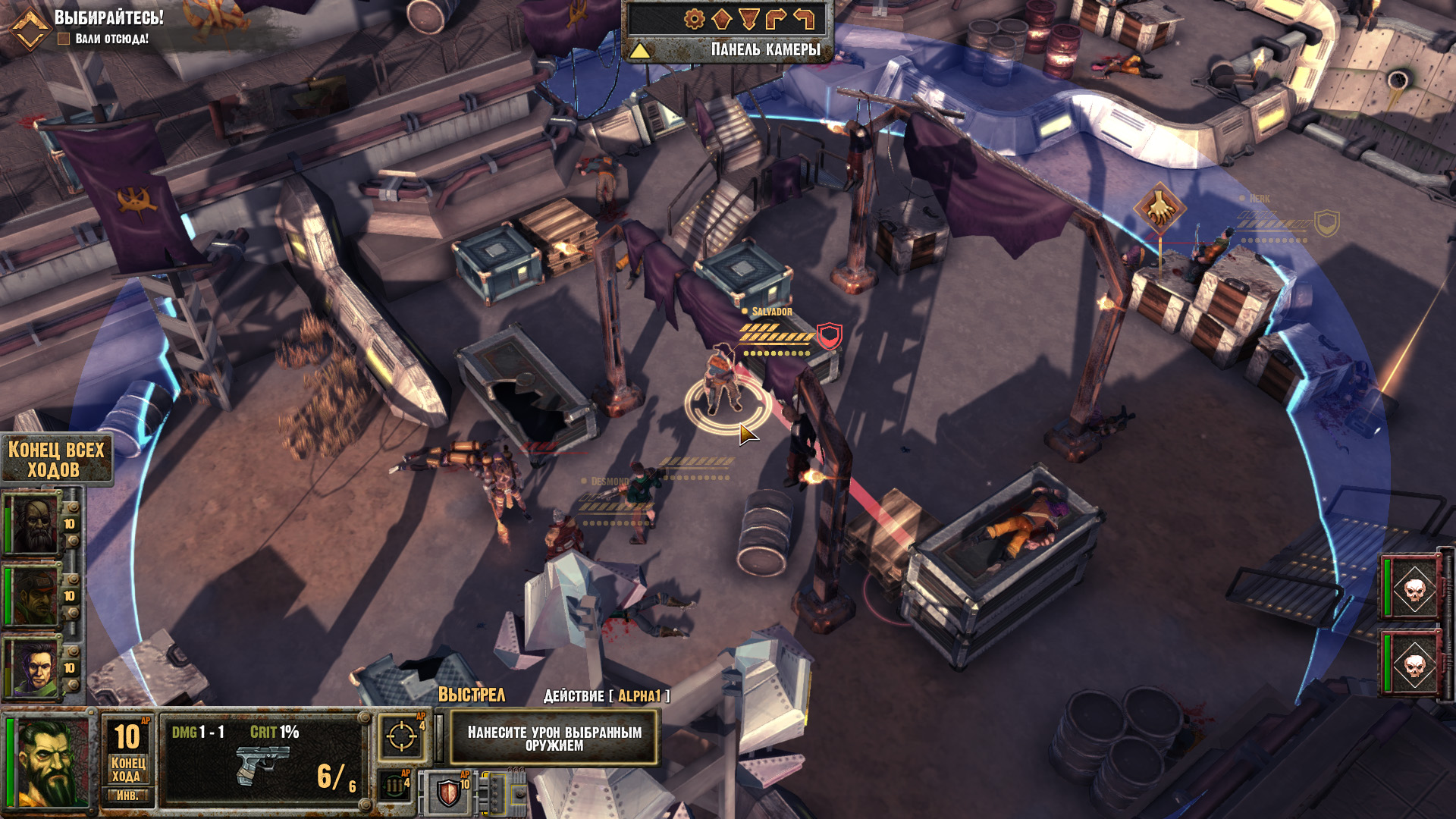Click the active green-bearded character portrait
This screenshot has width=1456, height=819.
51,763
